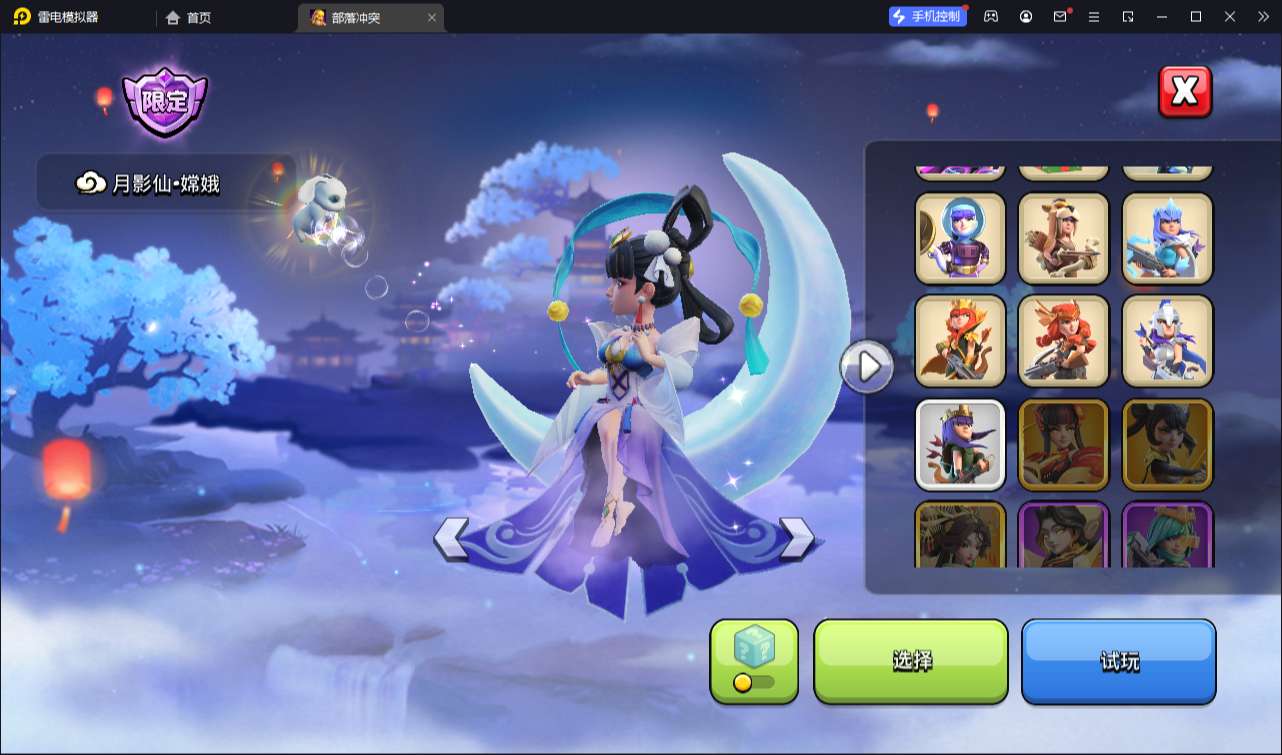Screen dimensions: 1282x755
Task: Click the 限定 limited badge
Action: pyautogui.click(x=164, y=102)
